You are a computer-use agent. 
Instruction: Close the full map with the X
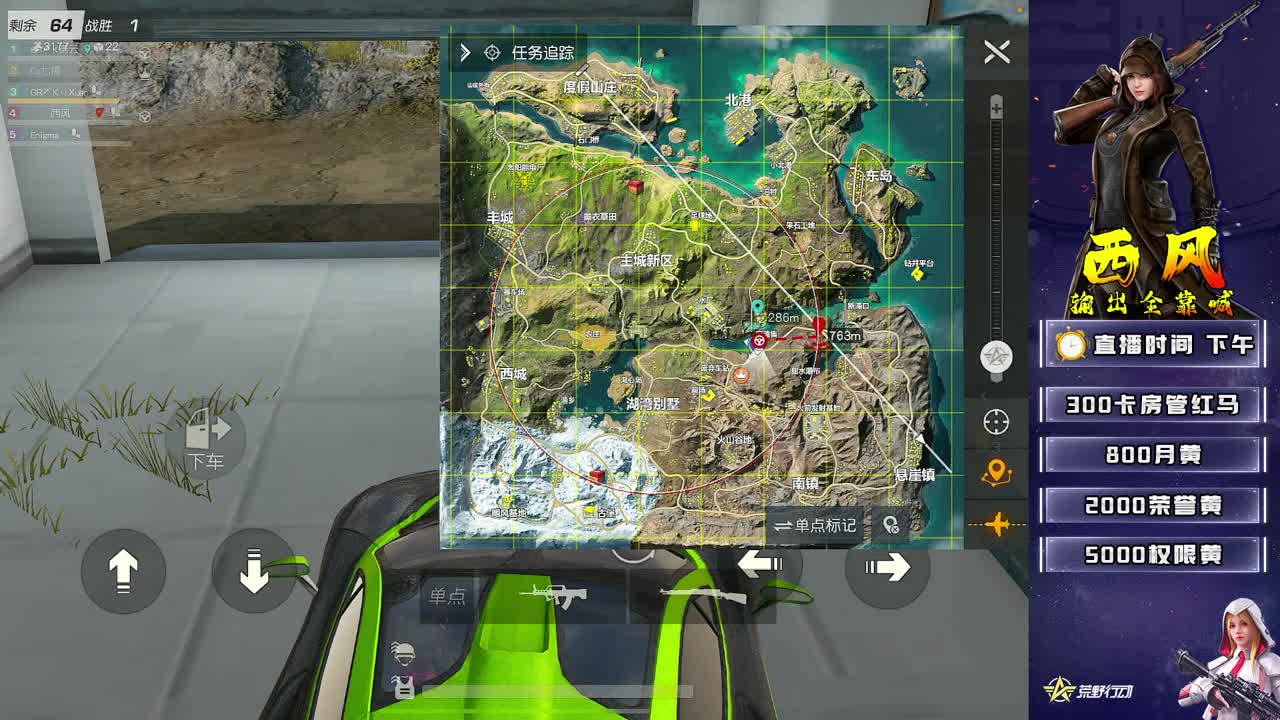click(x=996, y=54)
